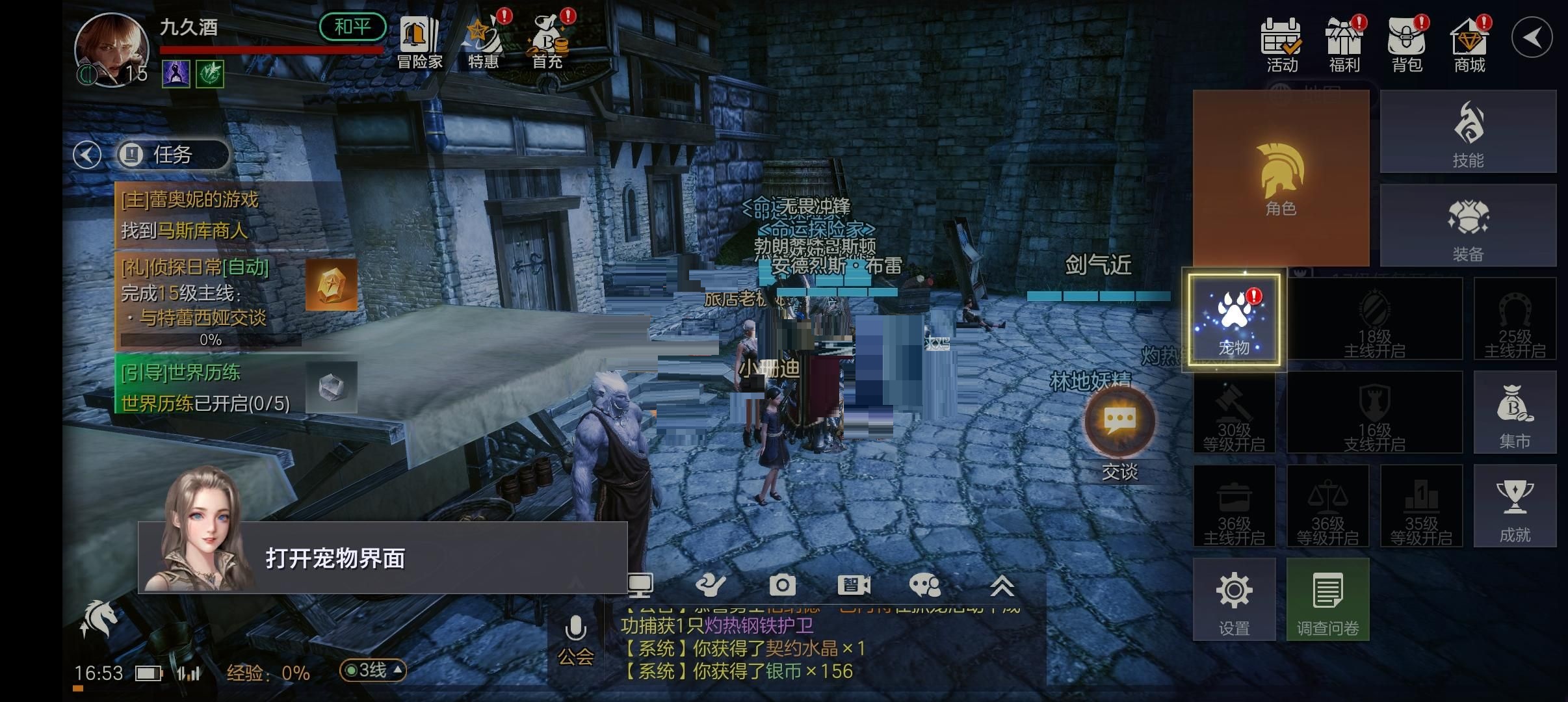View 成就 (Achievements)
Screen dimensions: 1568x702
click(1515, 507)
